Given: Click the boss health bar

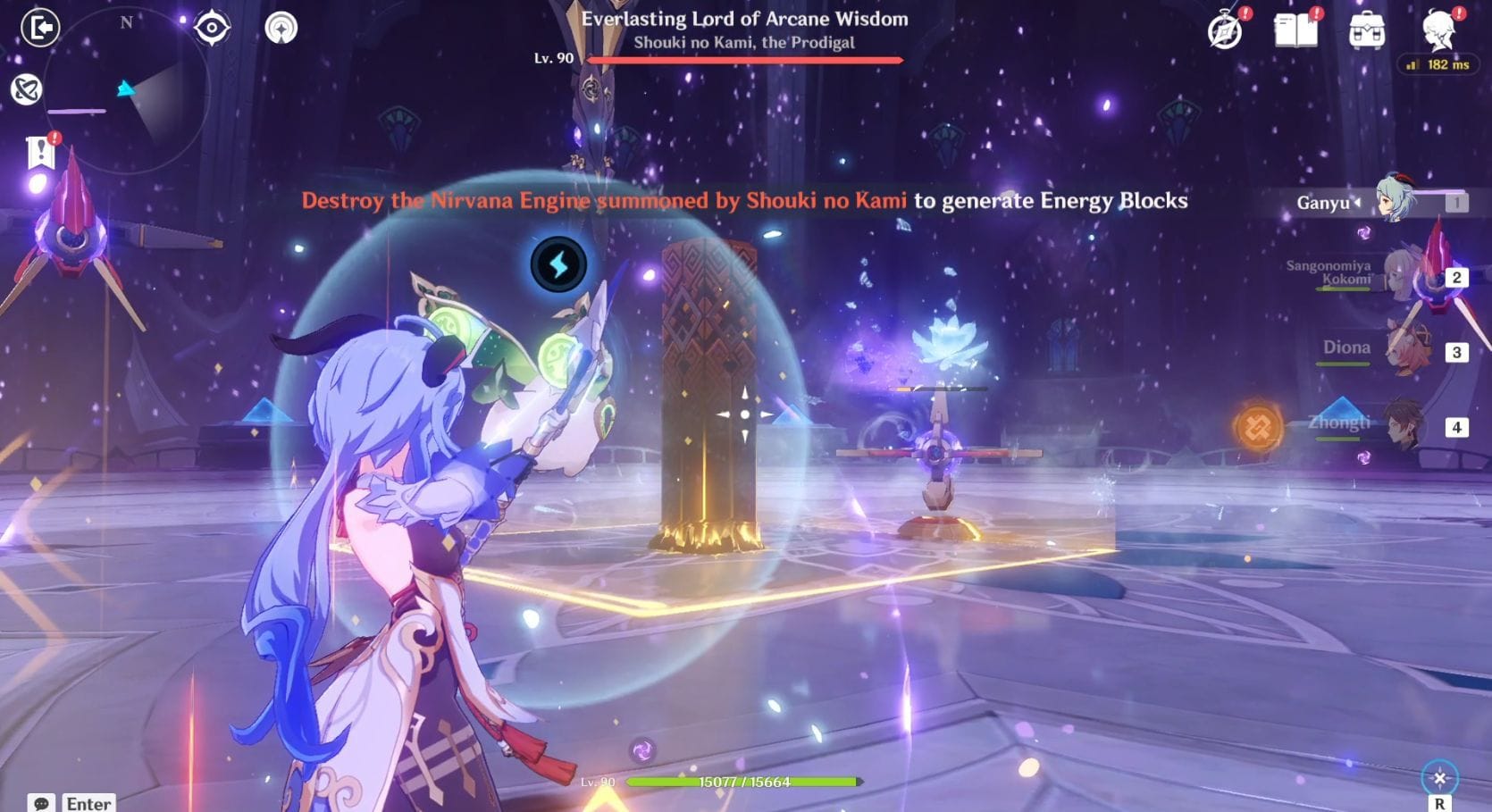Looking at the screenshot, I should pos(746,61).
